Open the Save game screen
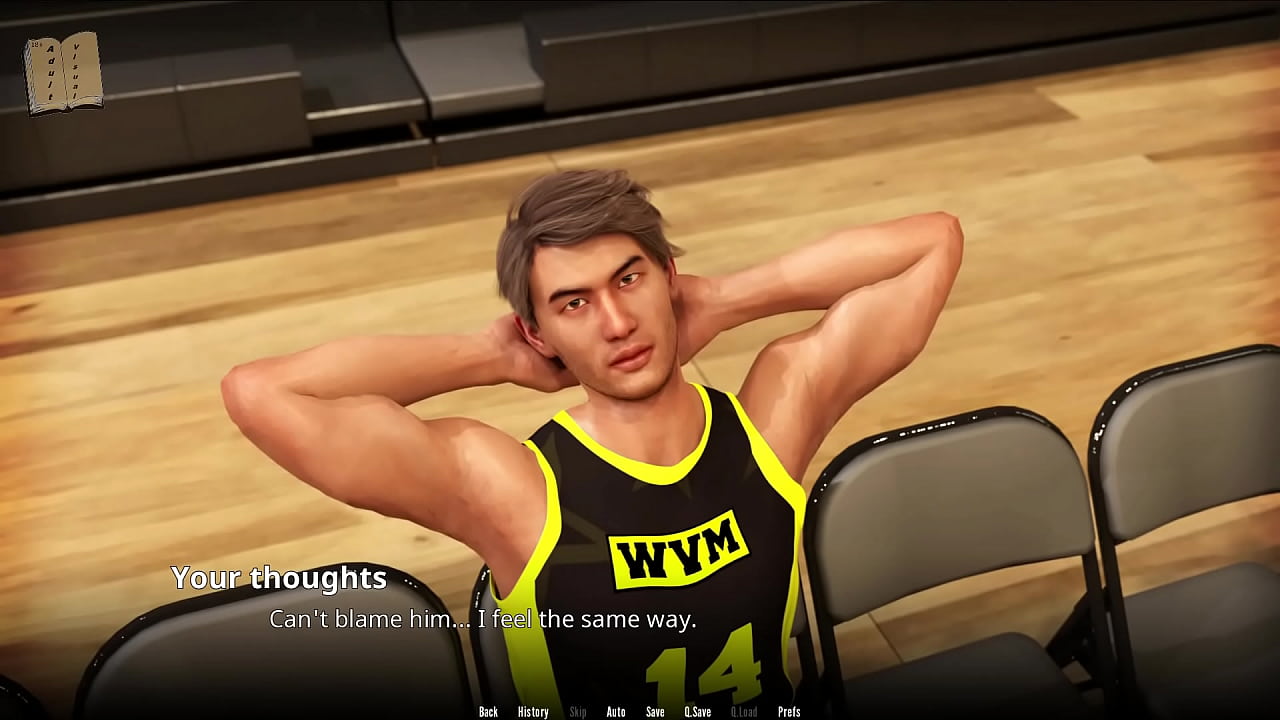The image size is (1280, 720). coord(655,712)
